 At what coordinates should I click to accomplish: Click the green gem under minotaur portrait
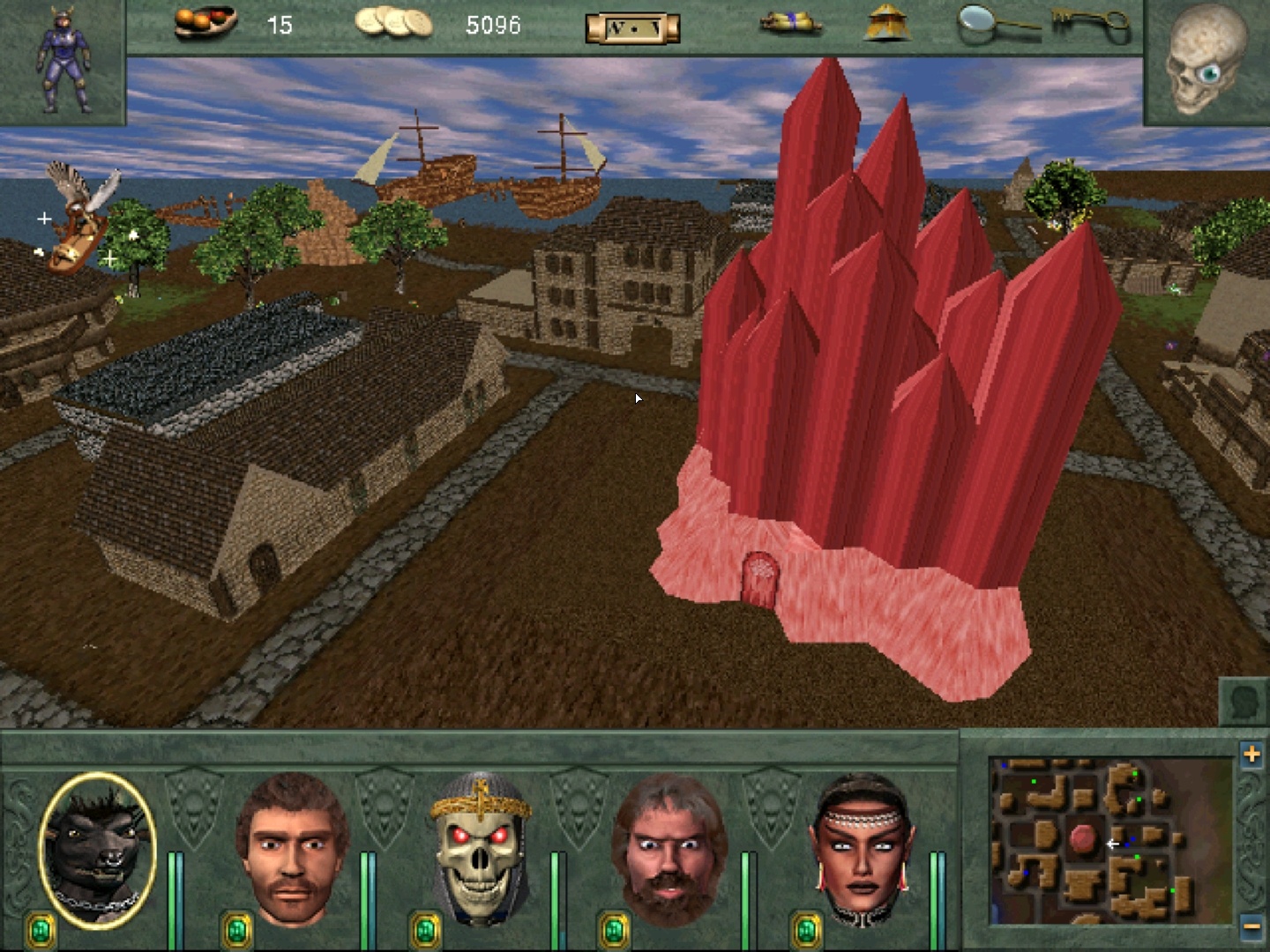(41, 929)
